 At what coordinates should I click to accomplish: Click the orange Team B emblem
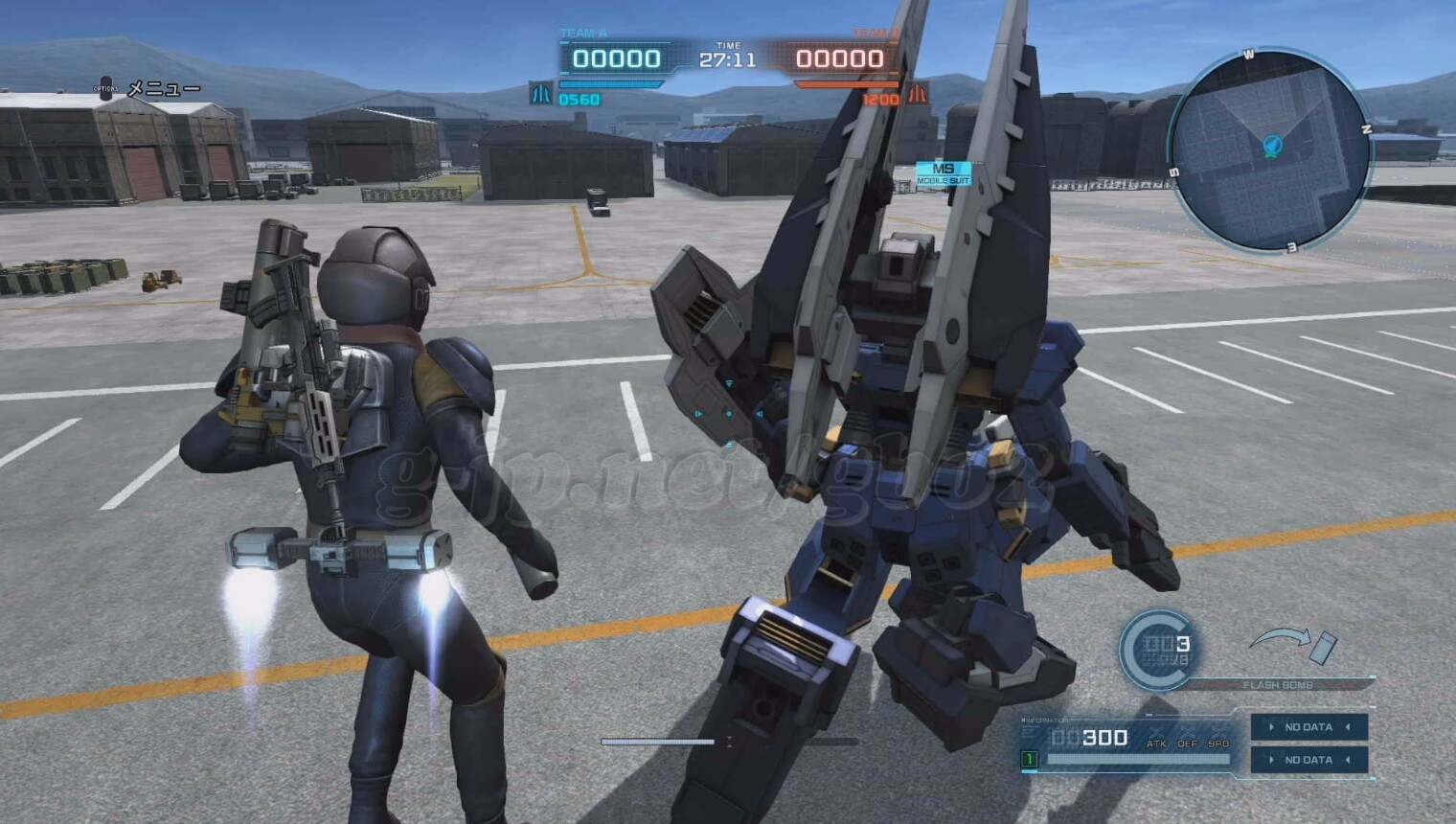917,94
